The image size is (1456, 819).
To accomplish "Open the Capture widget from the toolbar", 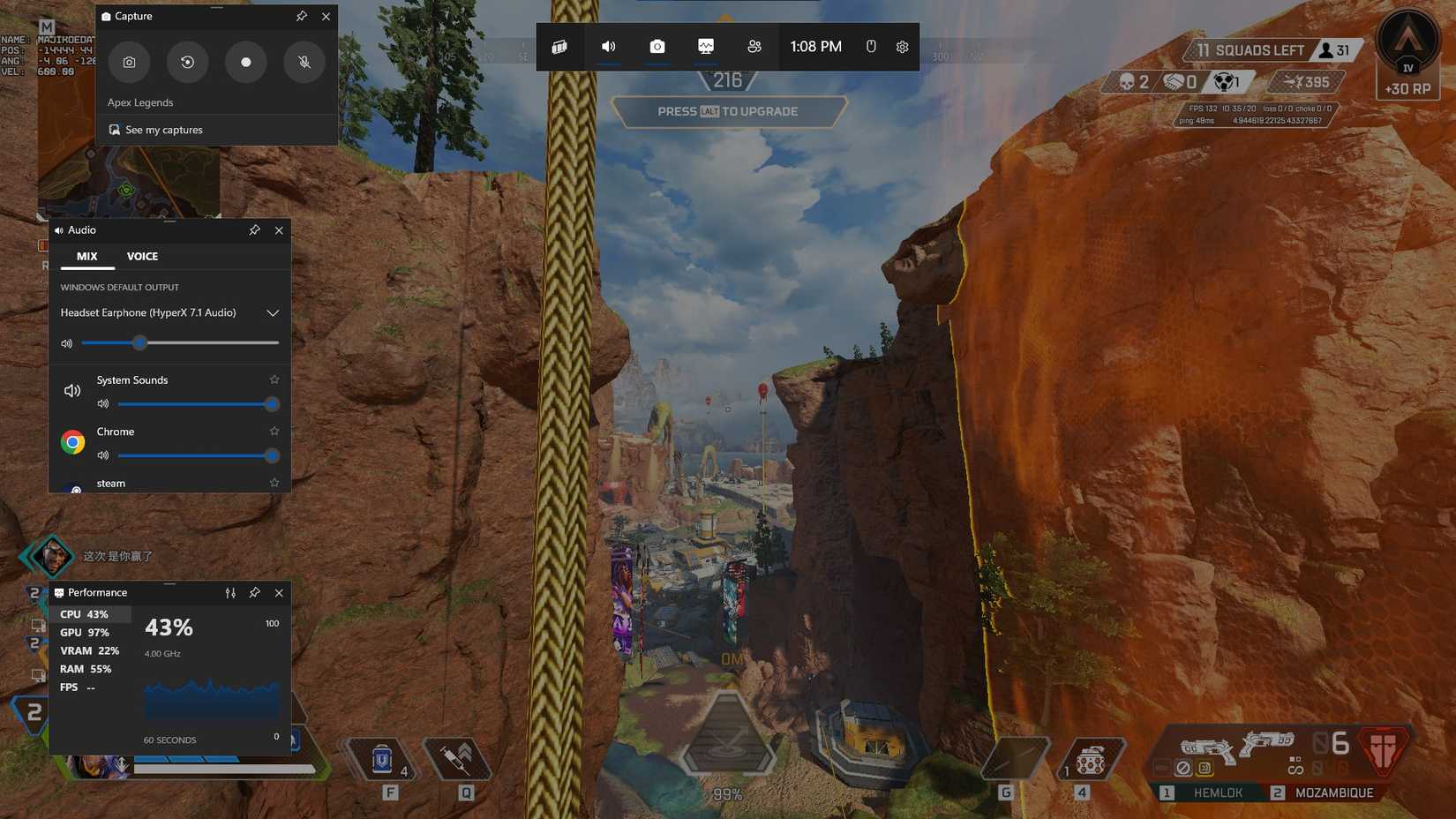I will click(657, 46).
